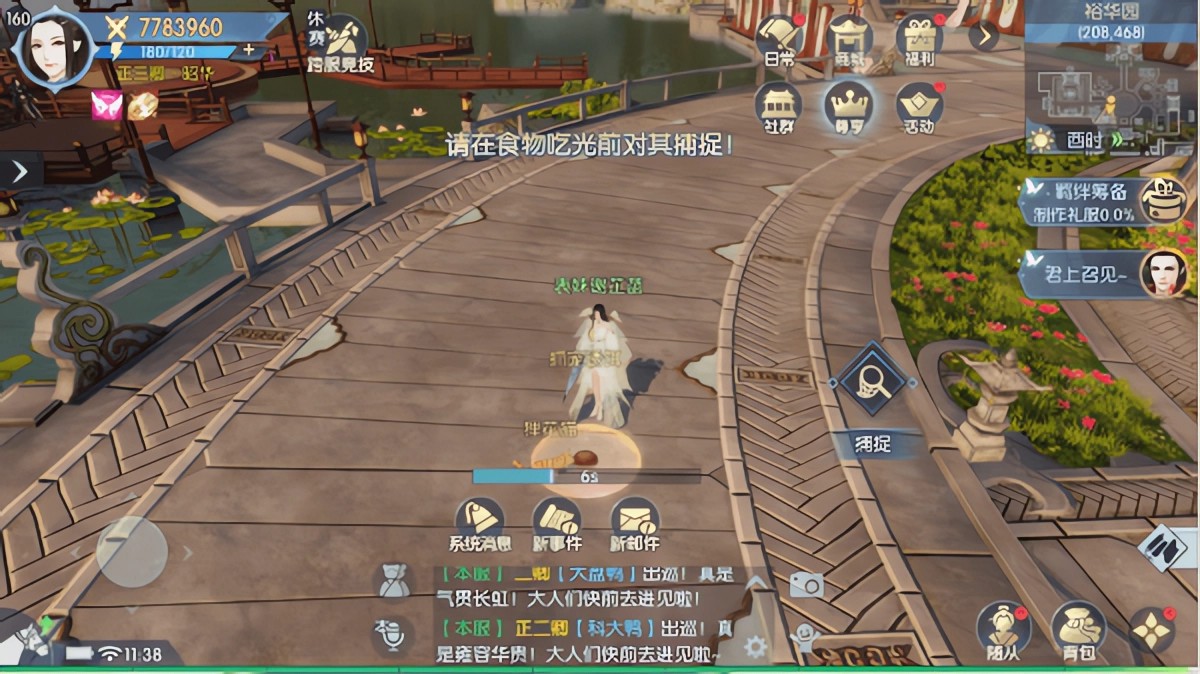Open the 活动 events icon
Viewport: 1200px width, 674px height.
pyautogui.click(x=919, y=106)
